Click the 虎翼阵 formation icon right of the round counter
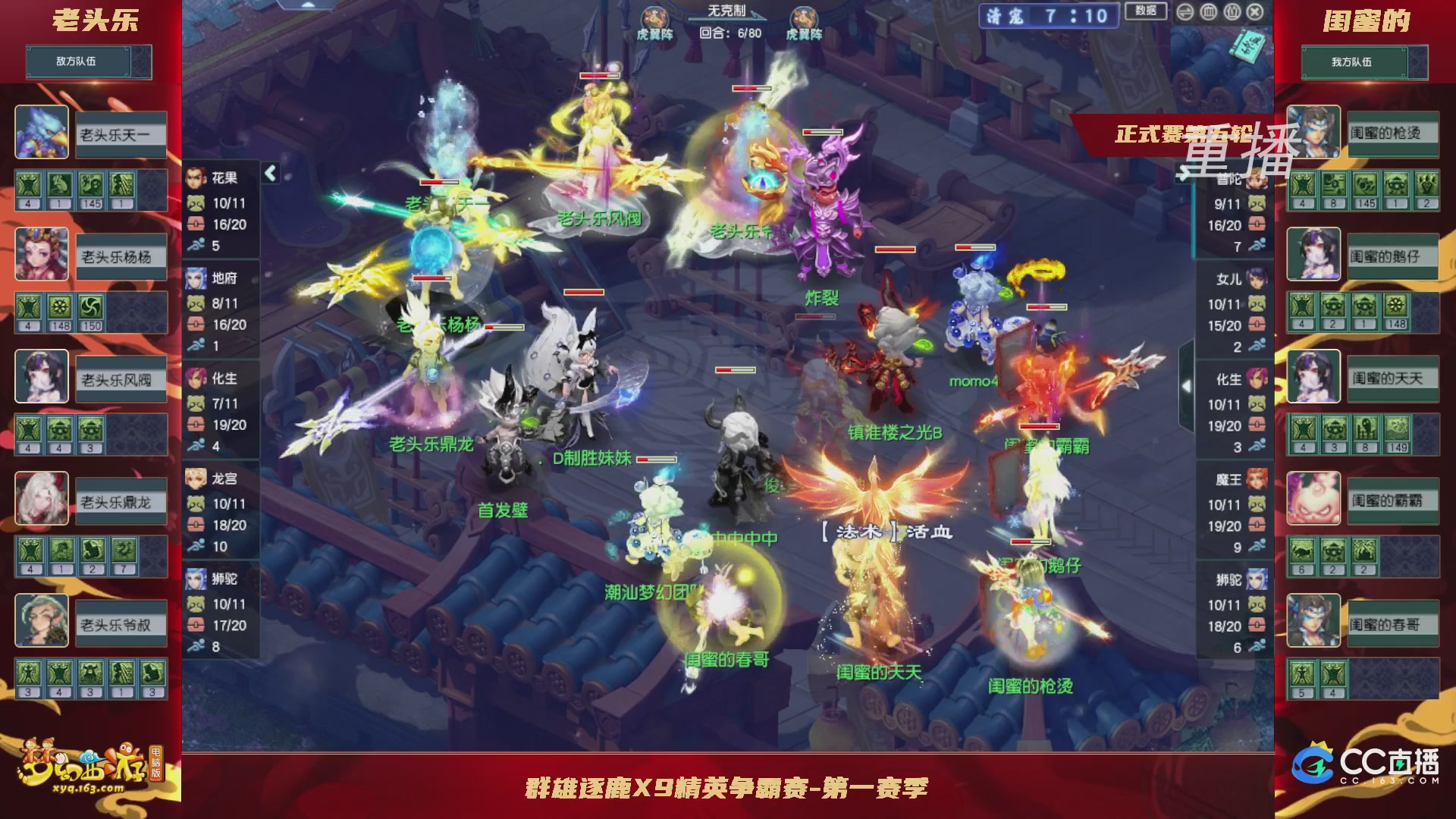This screenshot has height=819, width=1456. coord(804,17)
